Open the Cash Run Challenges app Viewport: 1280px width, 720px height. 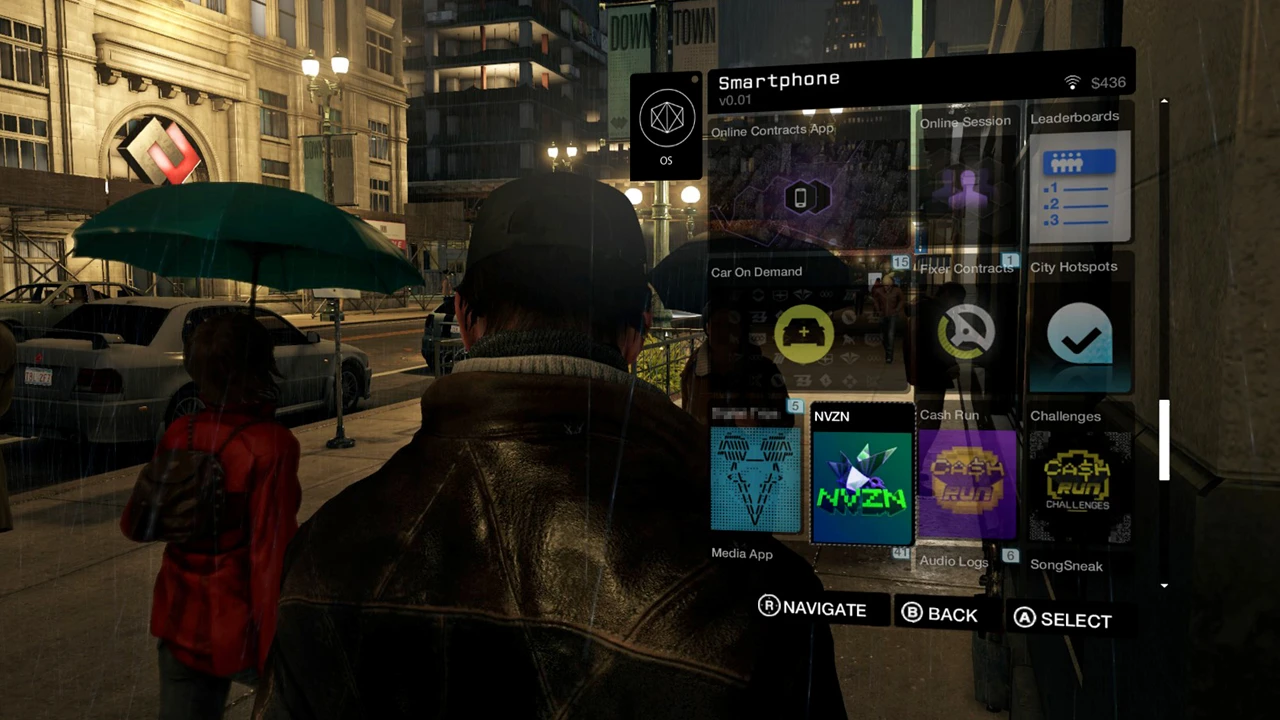pyautogui.click(x=1078, y=480)
